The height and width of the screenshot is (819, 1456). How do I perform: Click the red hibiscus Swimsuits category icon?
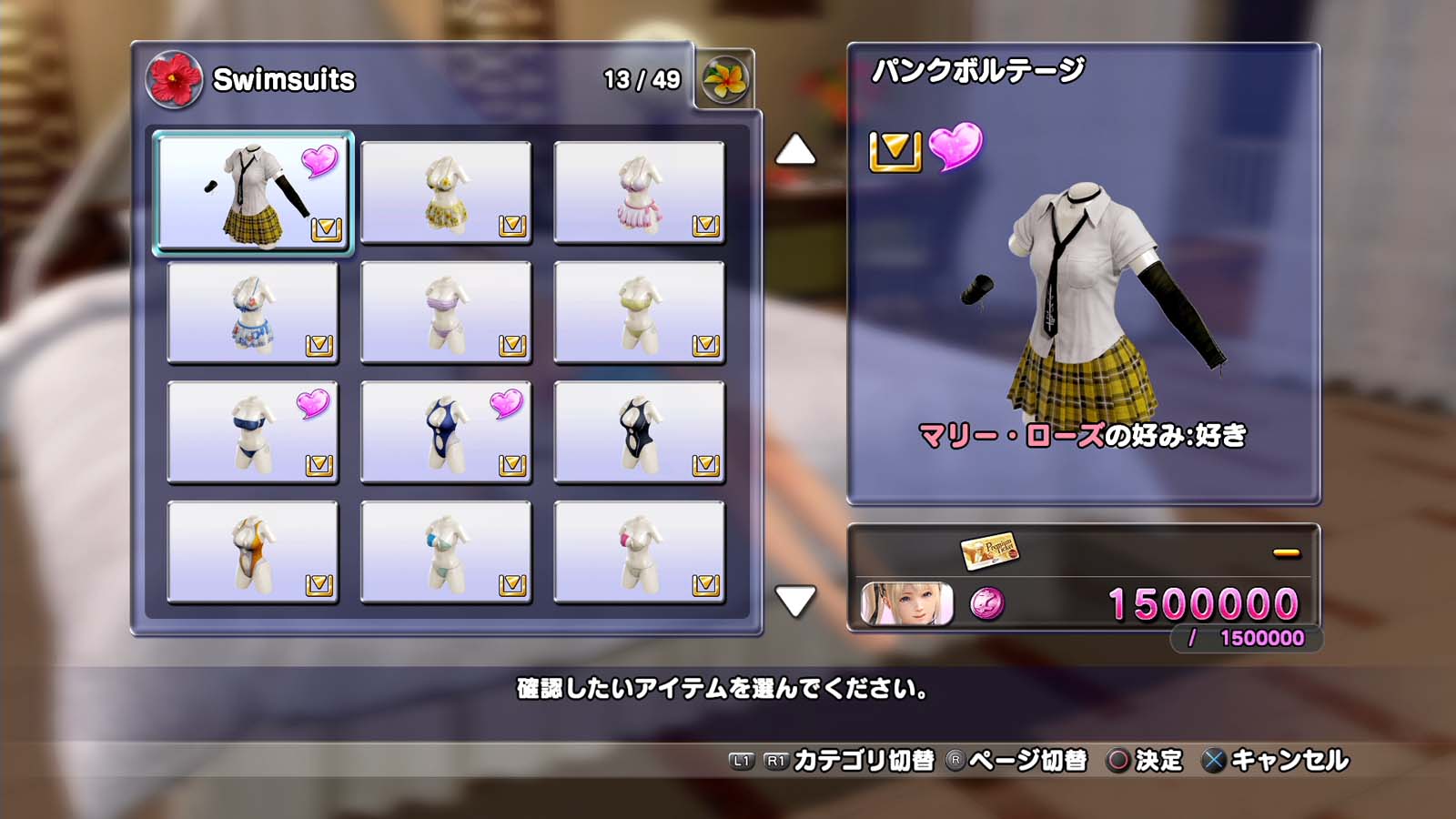tap(174, 80)
